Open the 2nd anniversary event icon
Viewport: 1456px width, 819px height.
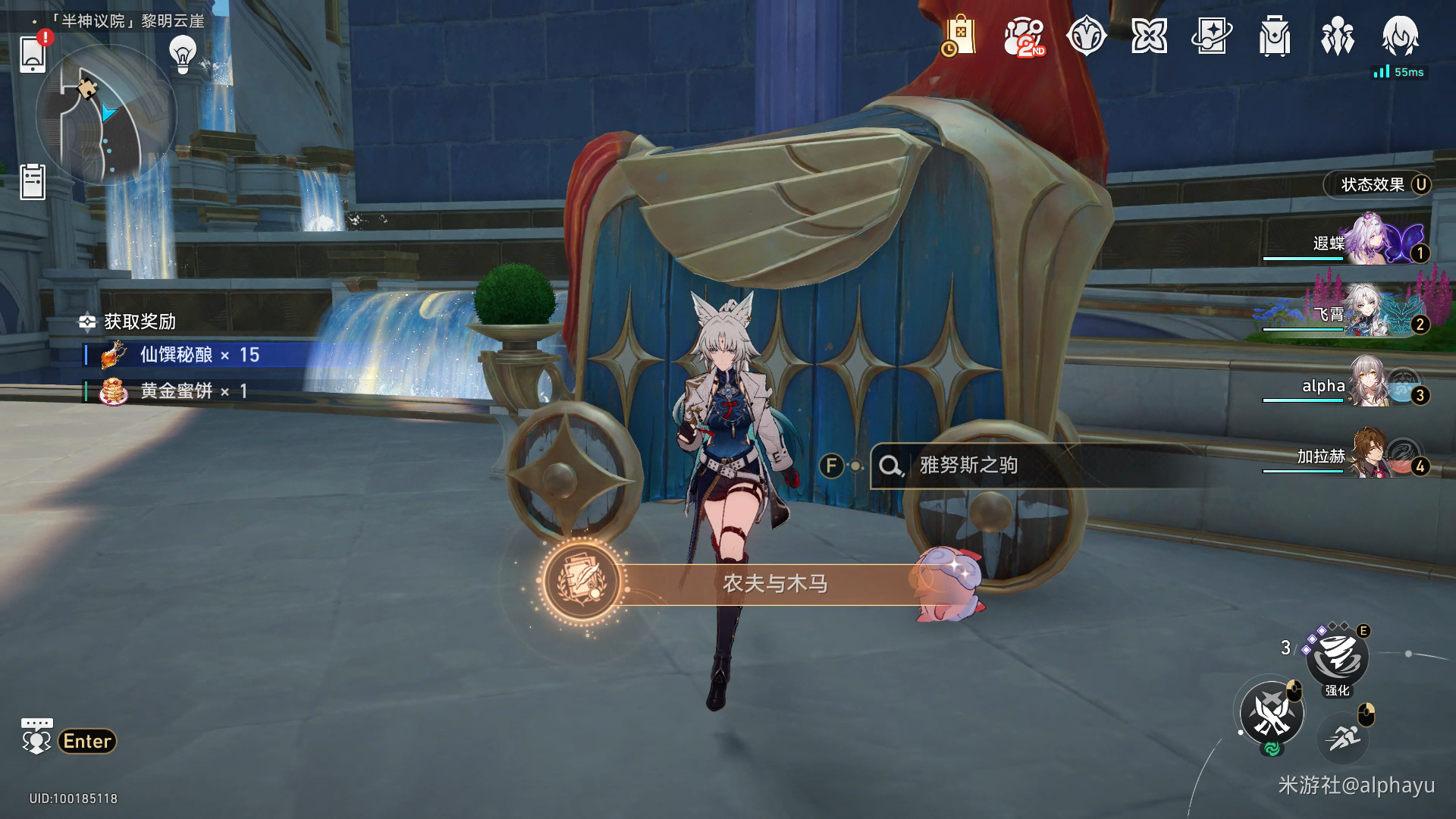tap(1023, 36)
